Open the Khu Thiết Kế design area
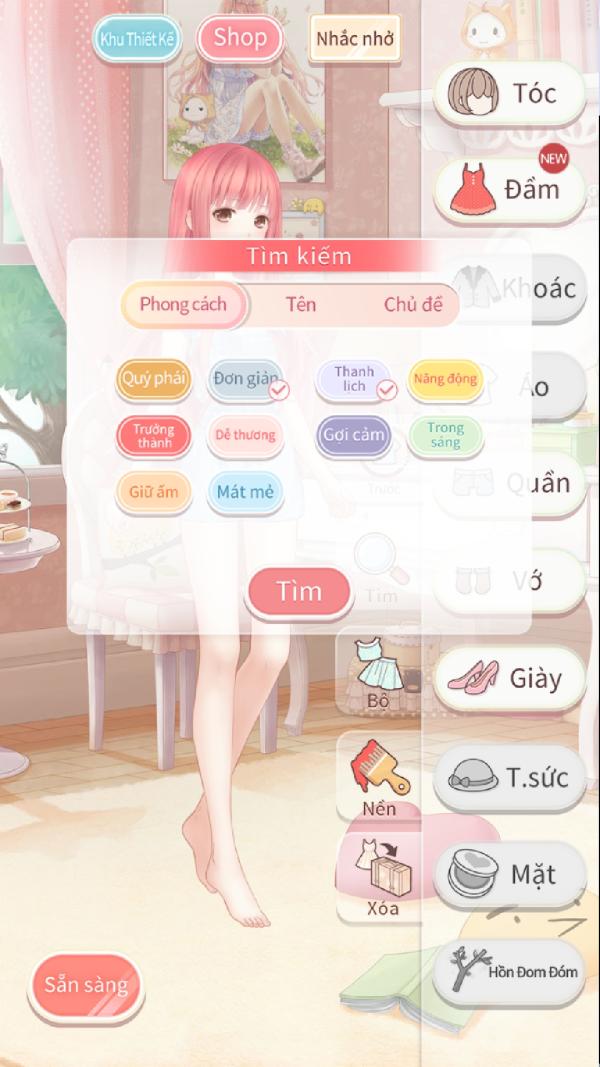This screenshot has height=1067, width=600. [136, 40]
